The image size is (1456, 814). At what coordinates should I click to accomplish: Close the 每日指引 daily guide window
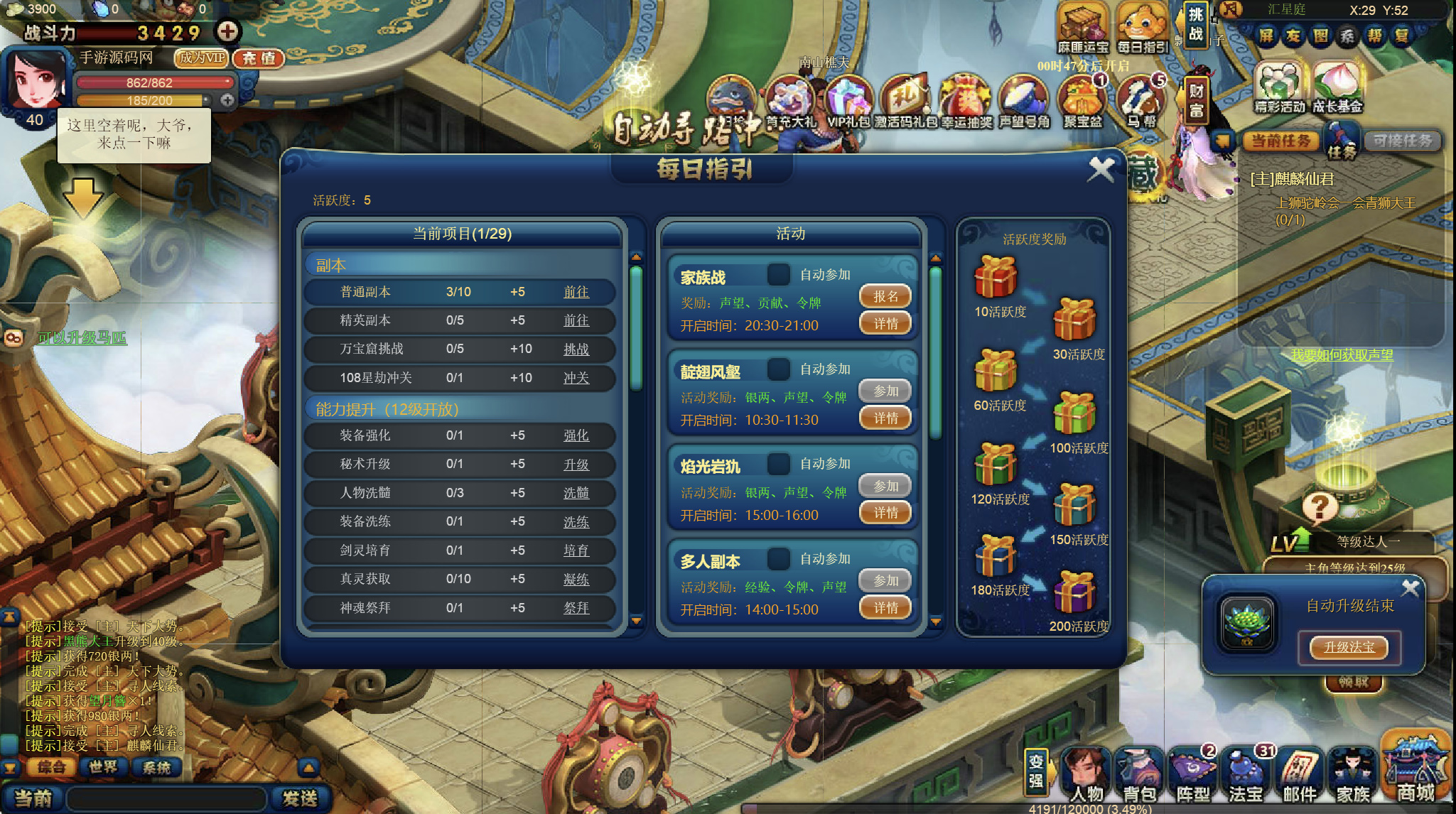click(x=1101, y=170)
